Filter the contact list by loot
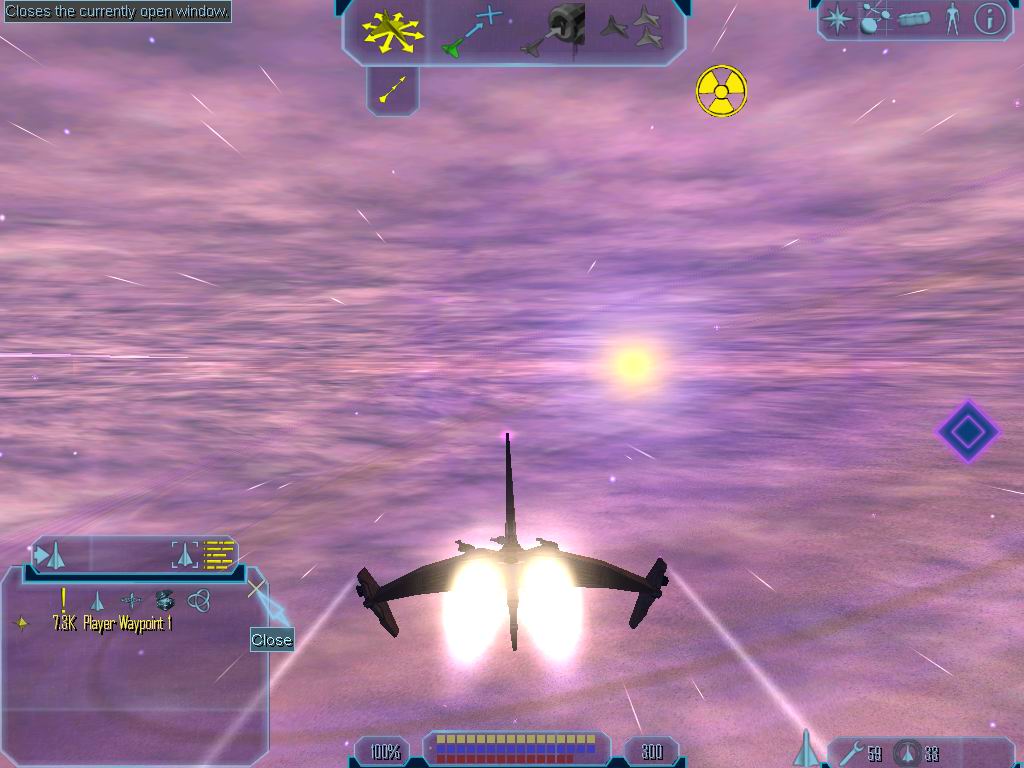Image resolution: width=1024 pixels, height=768 pixels. 165,600
